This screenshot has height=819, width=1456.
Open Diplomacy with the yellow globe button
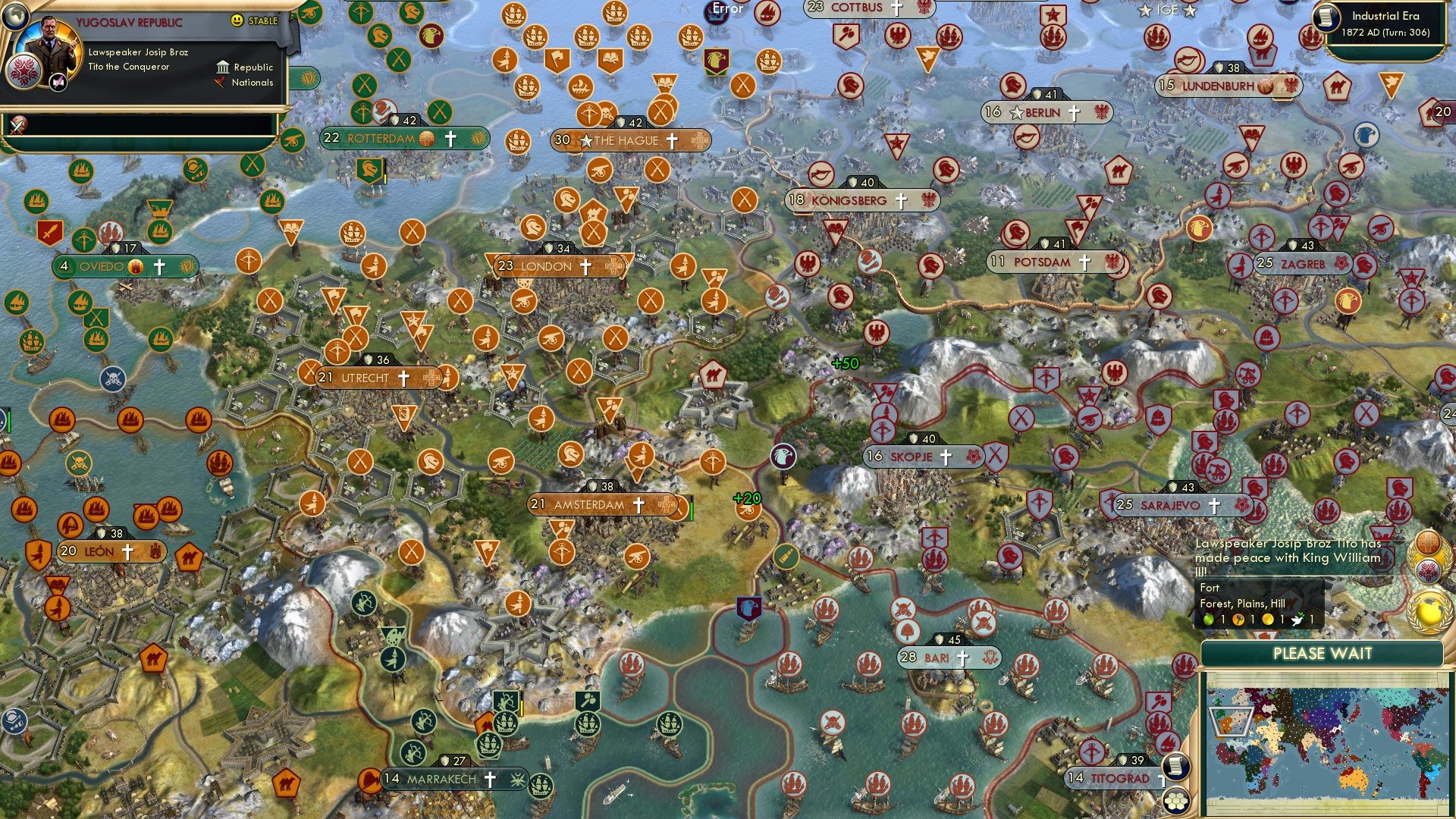1429,609
